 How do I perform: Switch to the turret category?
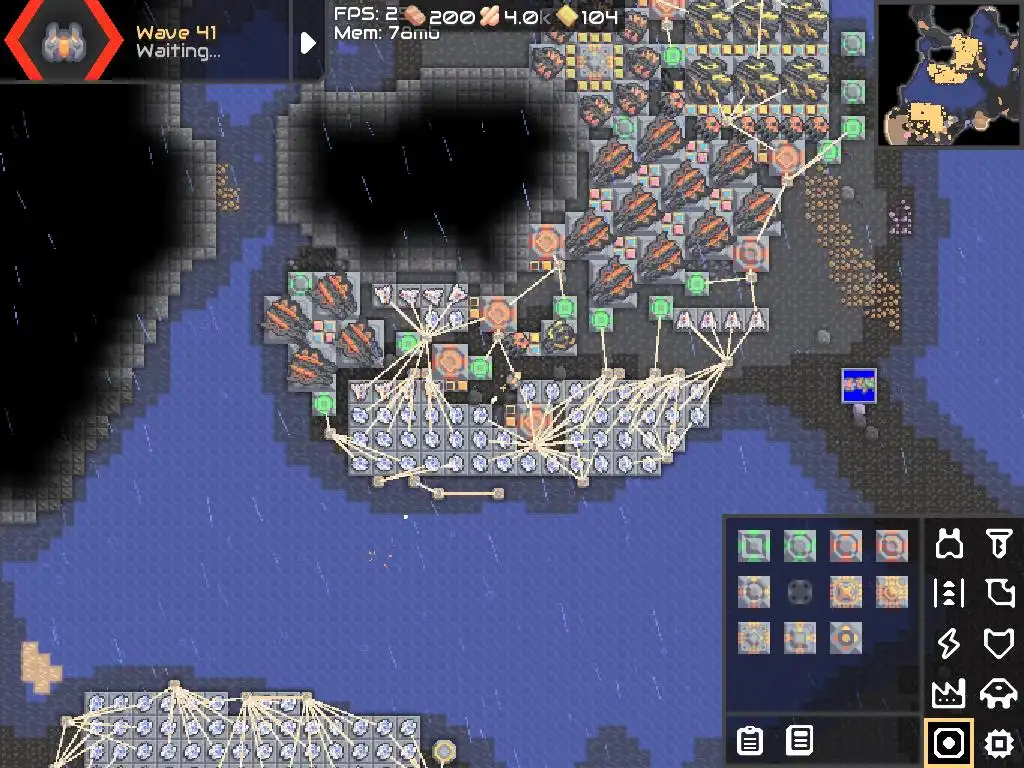pyautogui.click(x=950, y=544)
